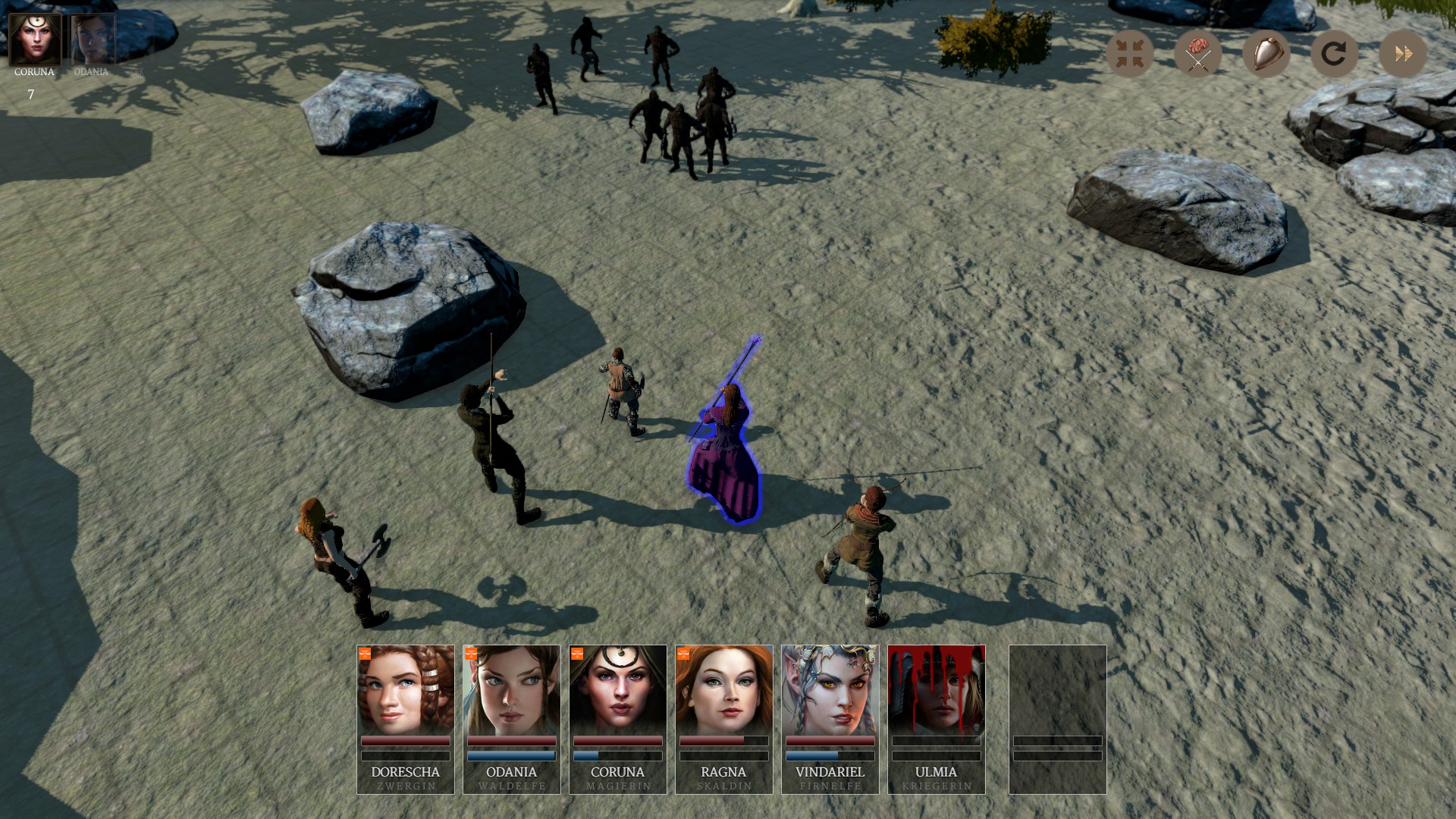Select the shield defend action
Image resolution: width=1456 pixels, height=819 pixels.
click(1266, 54)
